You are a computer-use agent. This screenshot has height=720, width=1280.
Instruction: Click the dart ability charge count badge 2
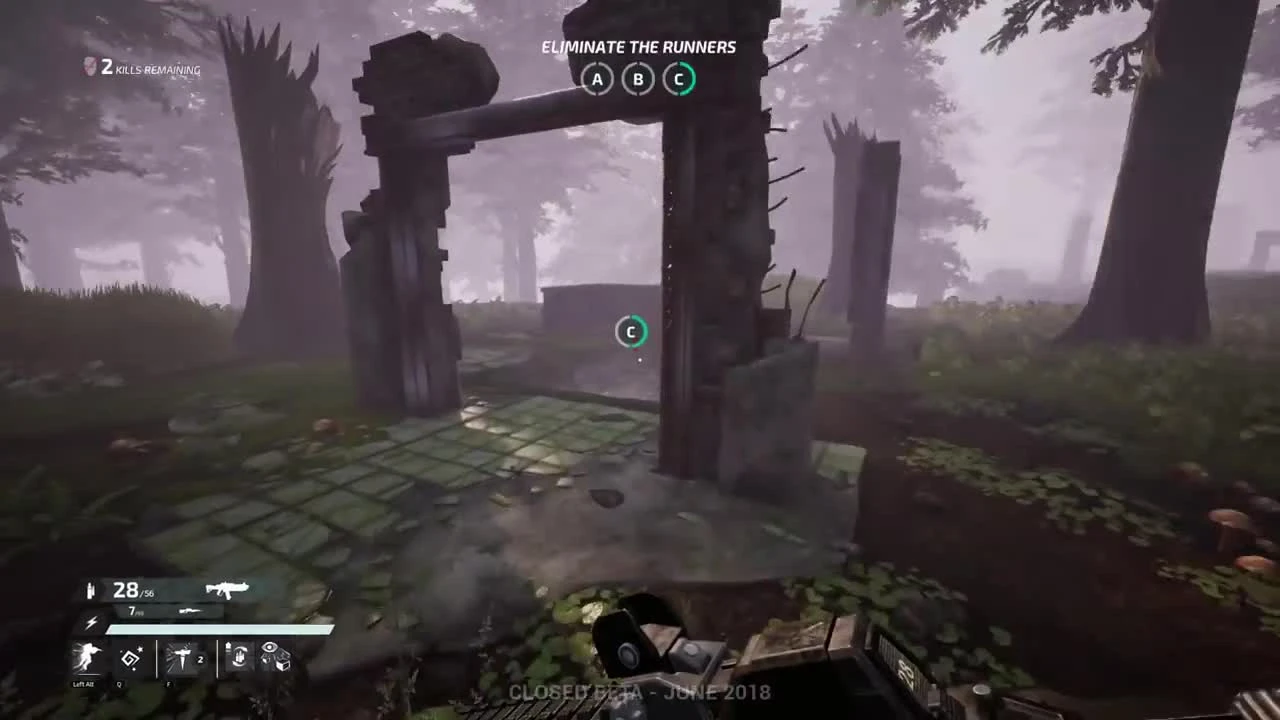point(200,661)
